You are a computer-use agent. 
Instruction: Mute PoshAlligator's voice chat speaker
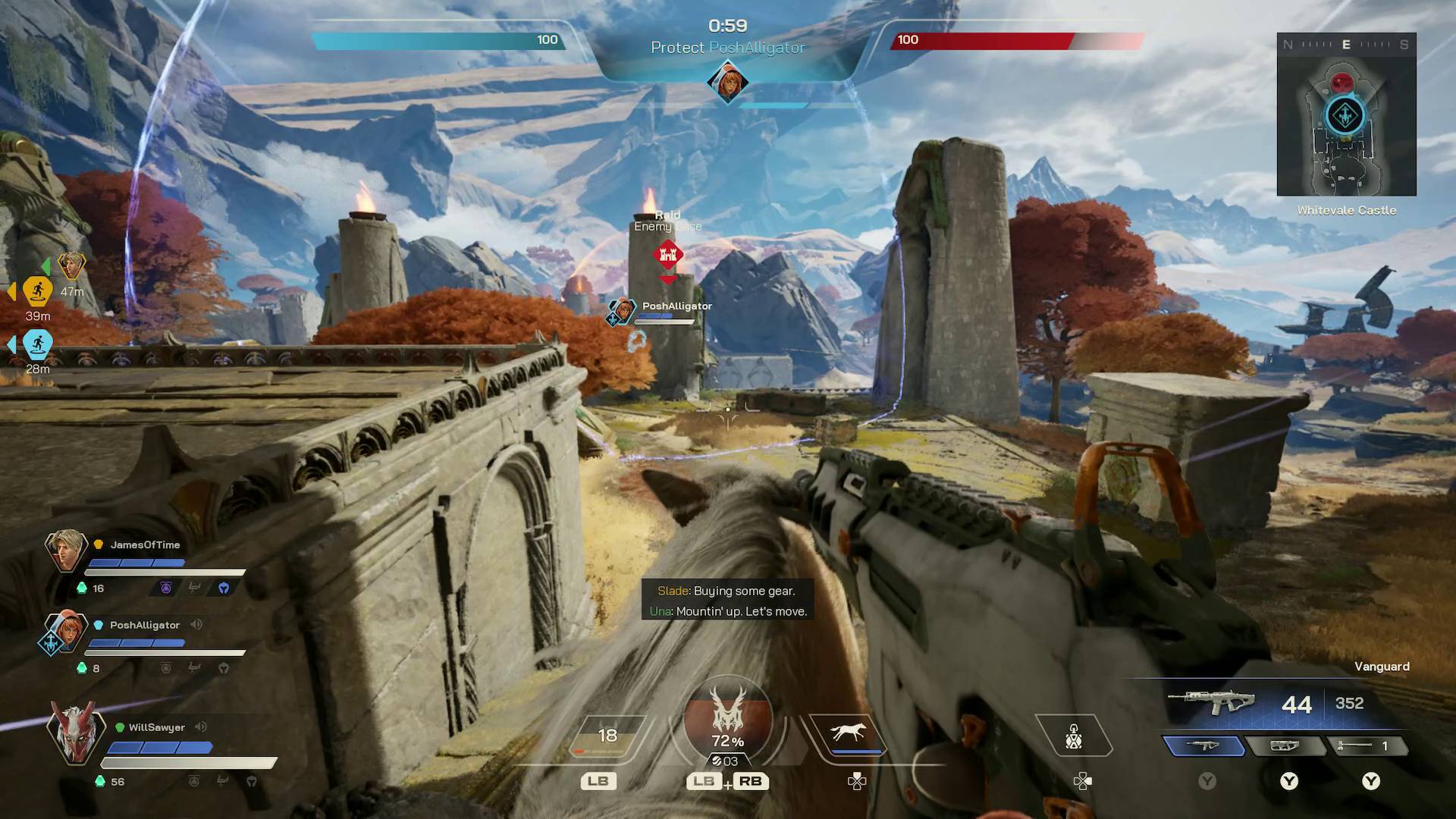tap(196, 625)
